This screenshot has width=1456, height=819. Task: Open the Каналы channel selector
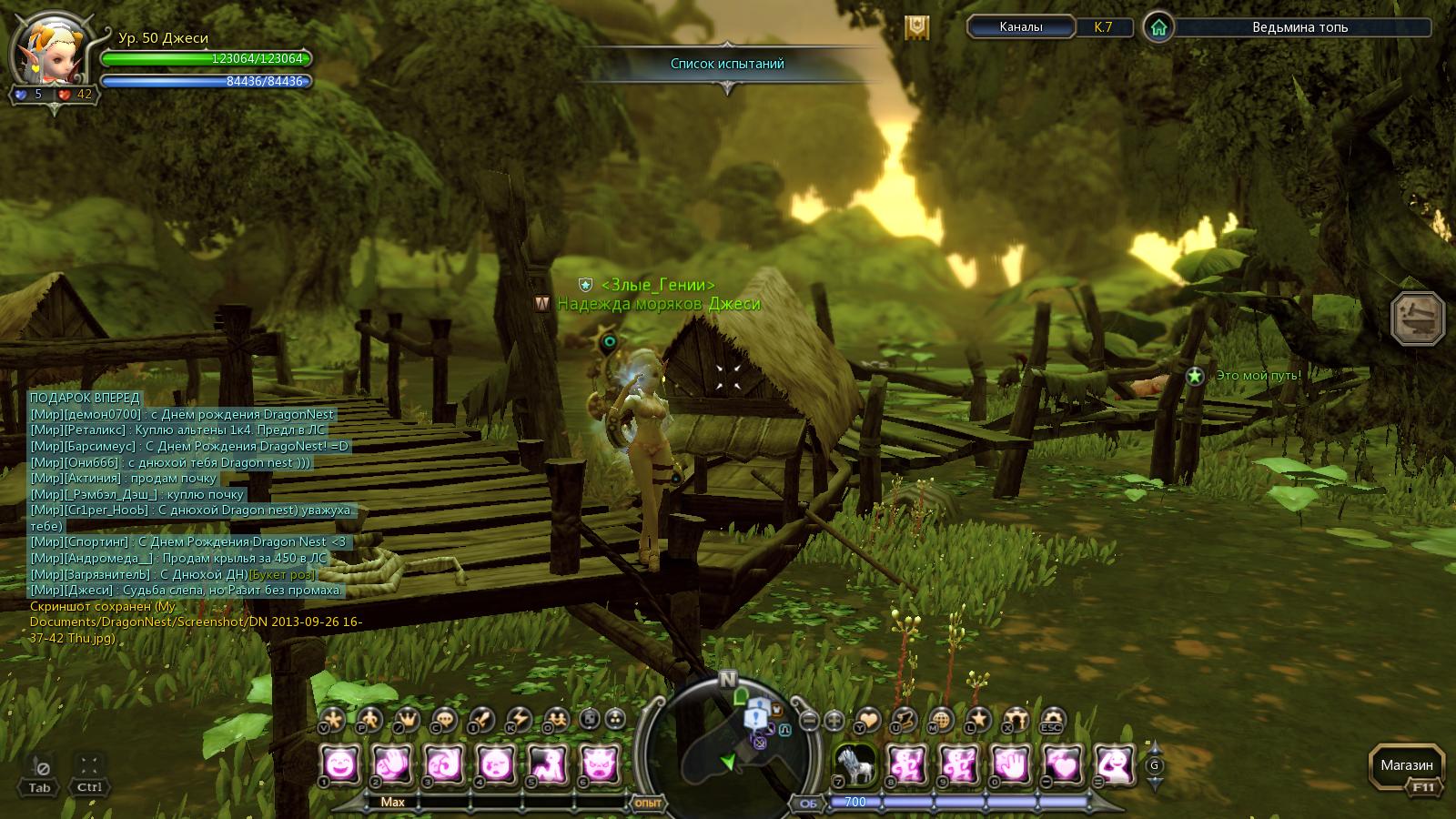click(x=1020, y=27)
